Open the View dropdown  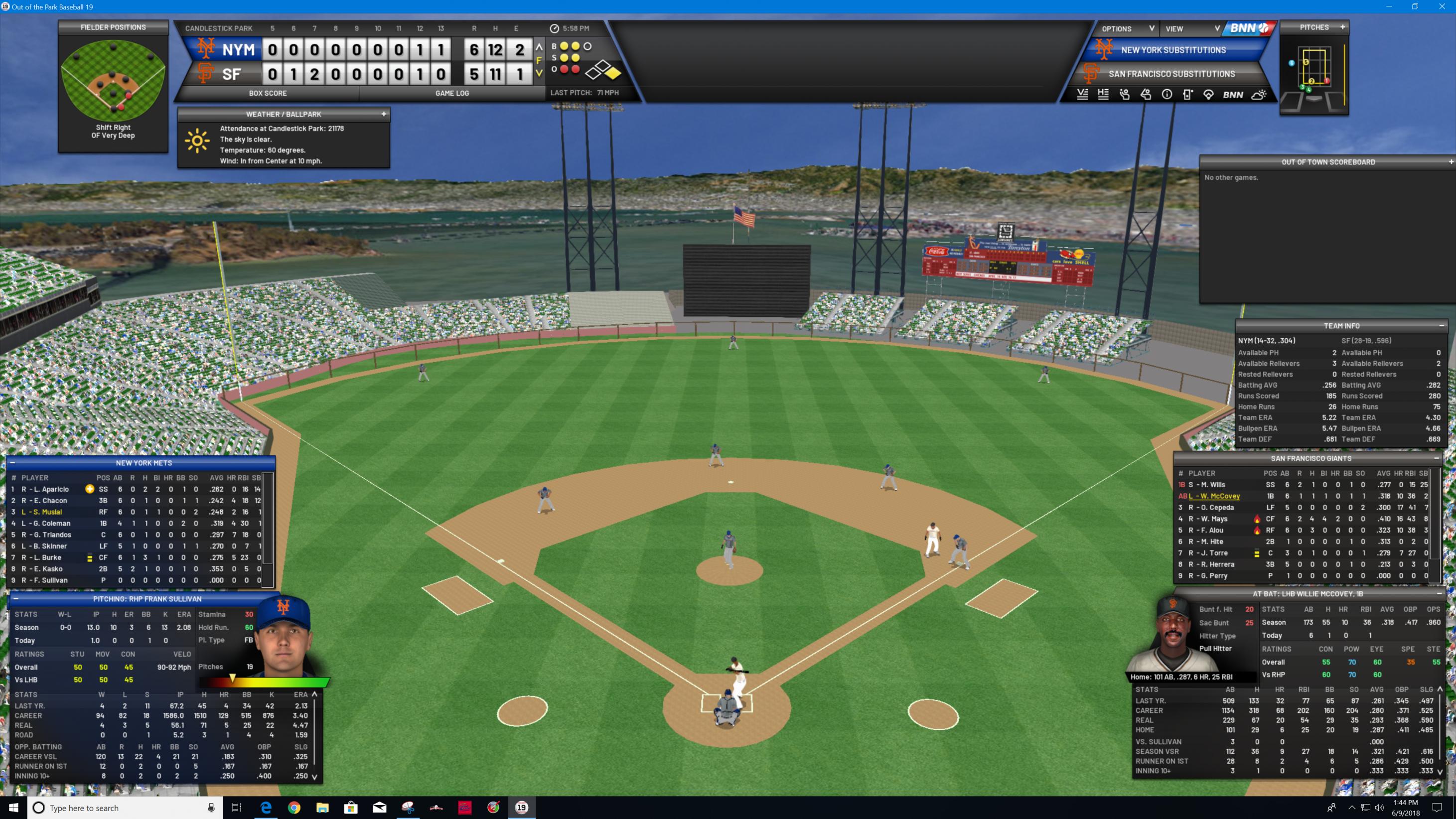pos(1191,29)
